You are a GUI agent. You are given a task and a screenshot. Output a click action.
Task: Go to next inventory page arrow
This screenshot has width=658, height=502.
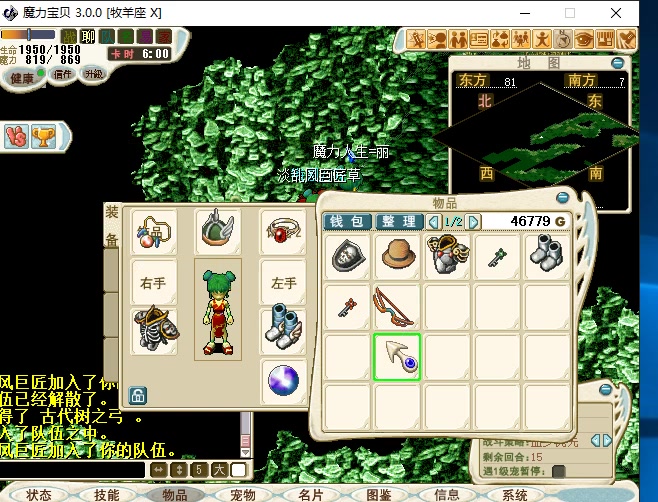(474, 221)
